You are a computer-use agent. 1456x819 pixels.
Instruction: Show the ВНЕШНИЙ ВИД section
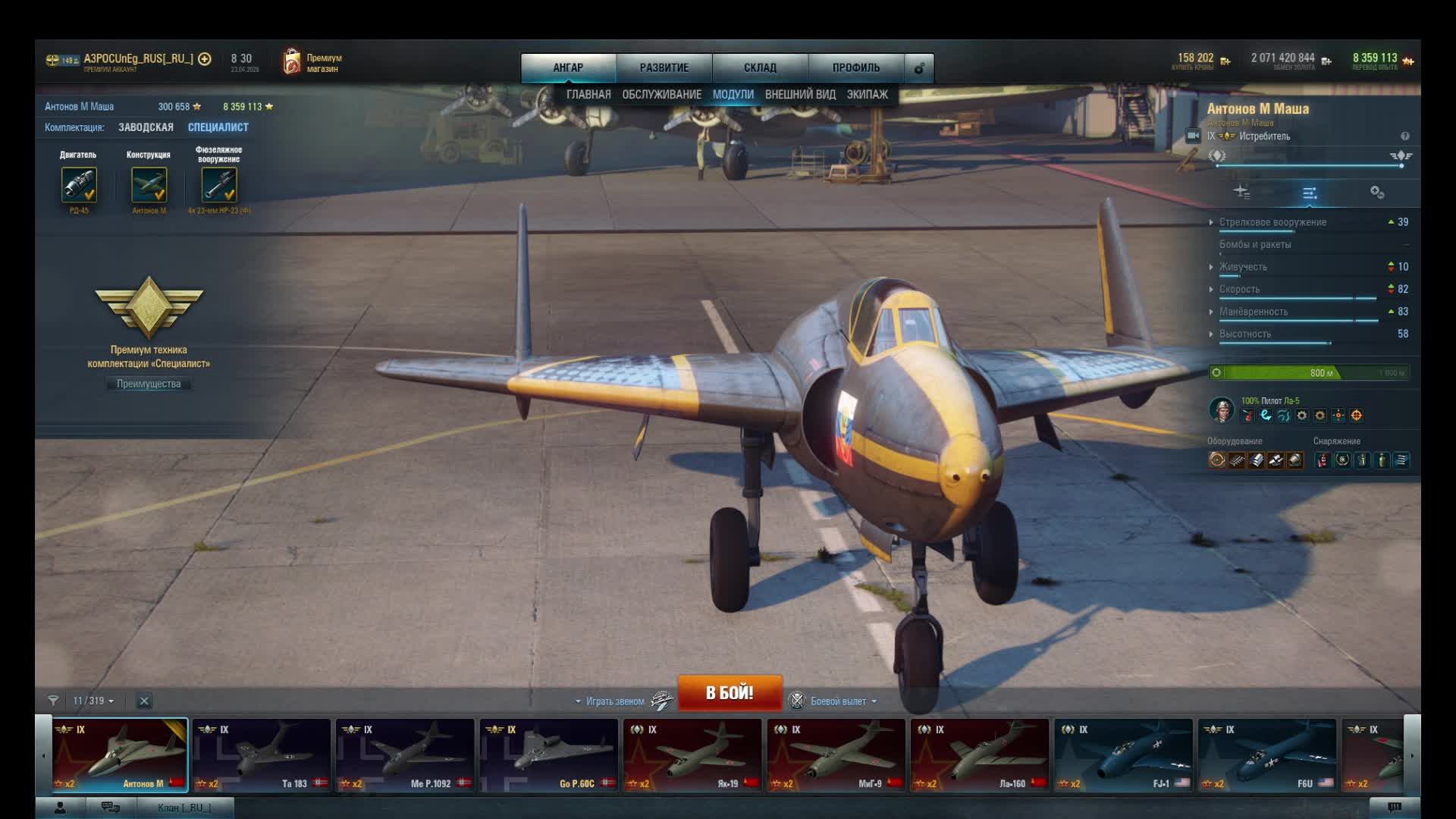[x=800, y=95]
